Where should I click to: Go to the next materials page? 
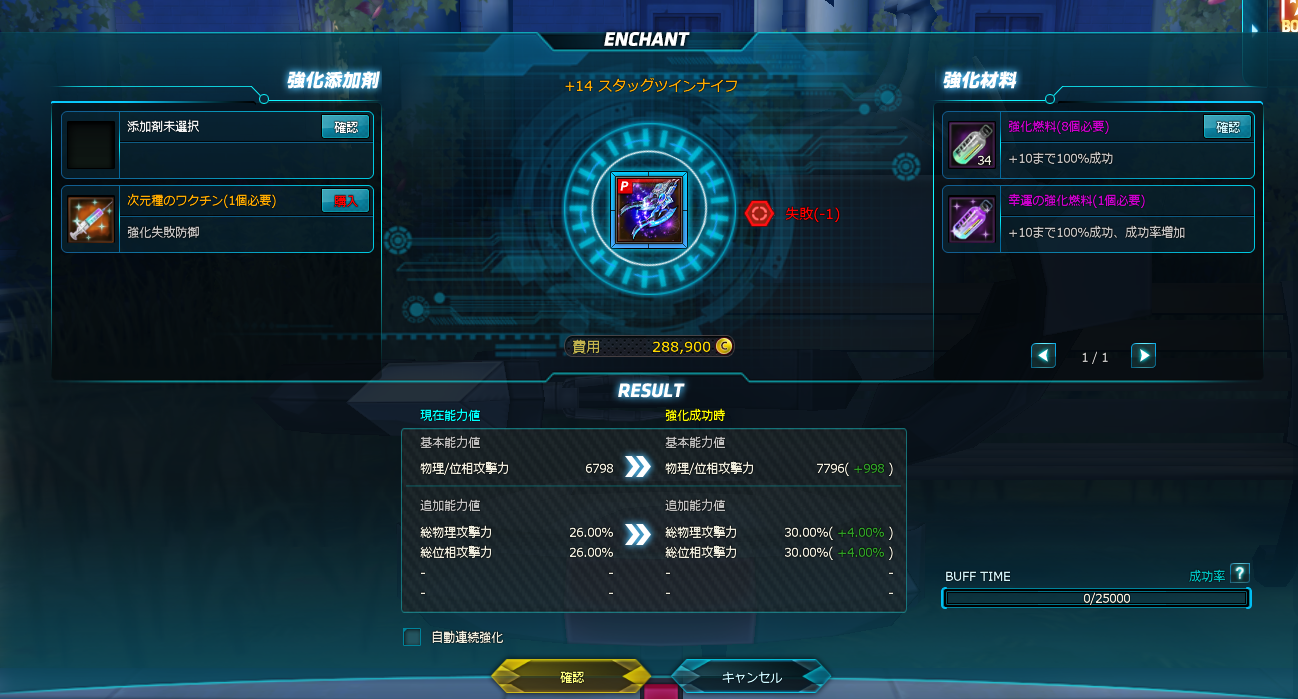click(1143, 355)
